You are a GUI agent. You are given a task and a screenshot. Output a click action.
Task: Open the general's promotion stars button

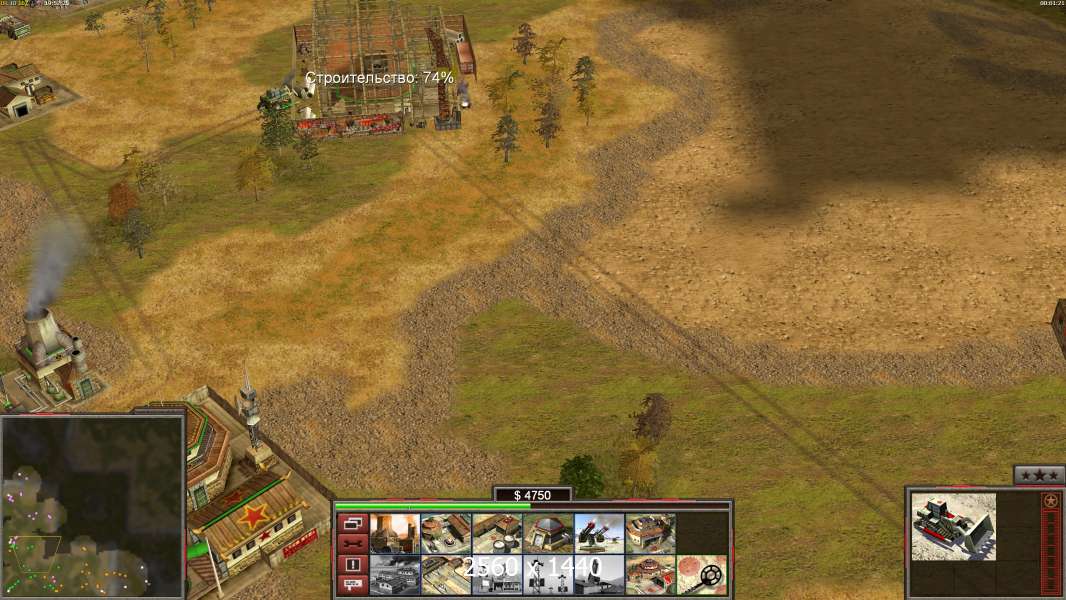pos(1039,475)
